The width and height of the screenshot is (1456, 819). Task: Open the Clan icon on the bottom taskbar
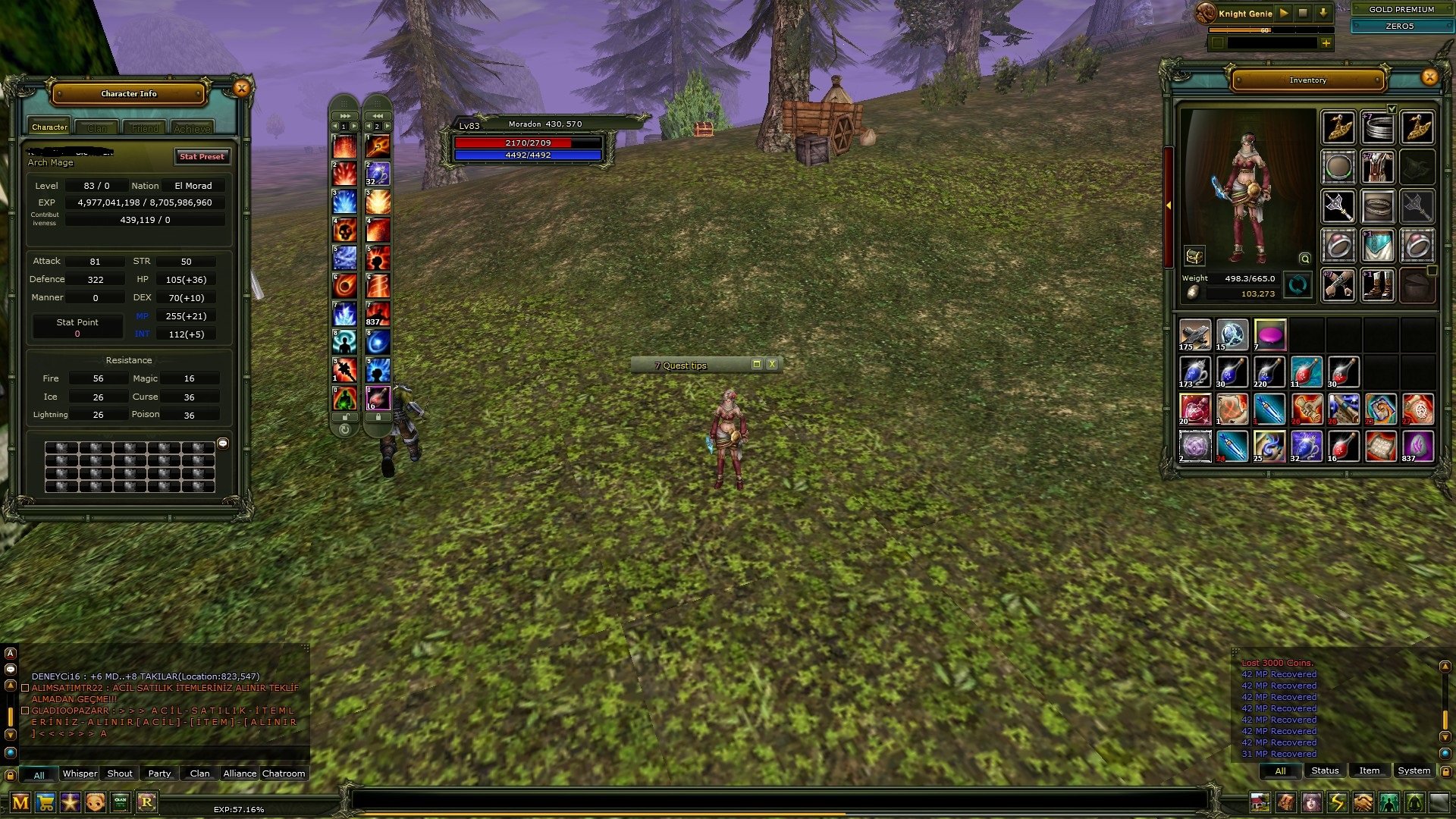120,800
